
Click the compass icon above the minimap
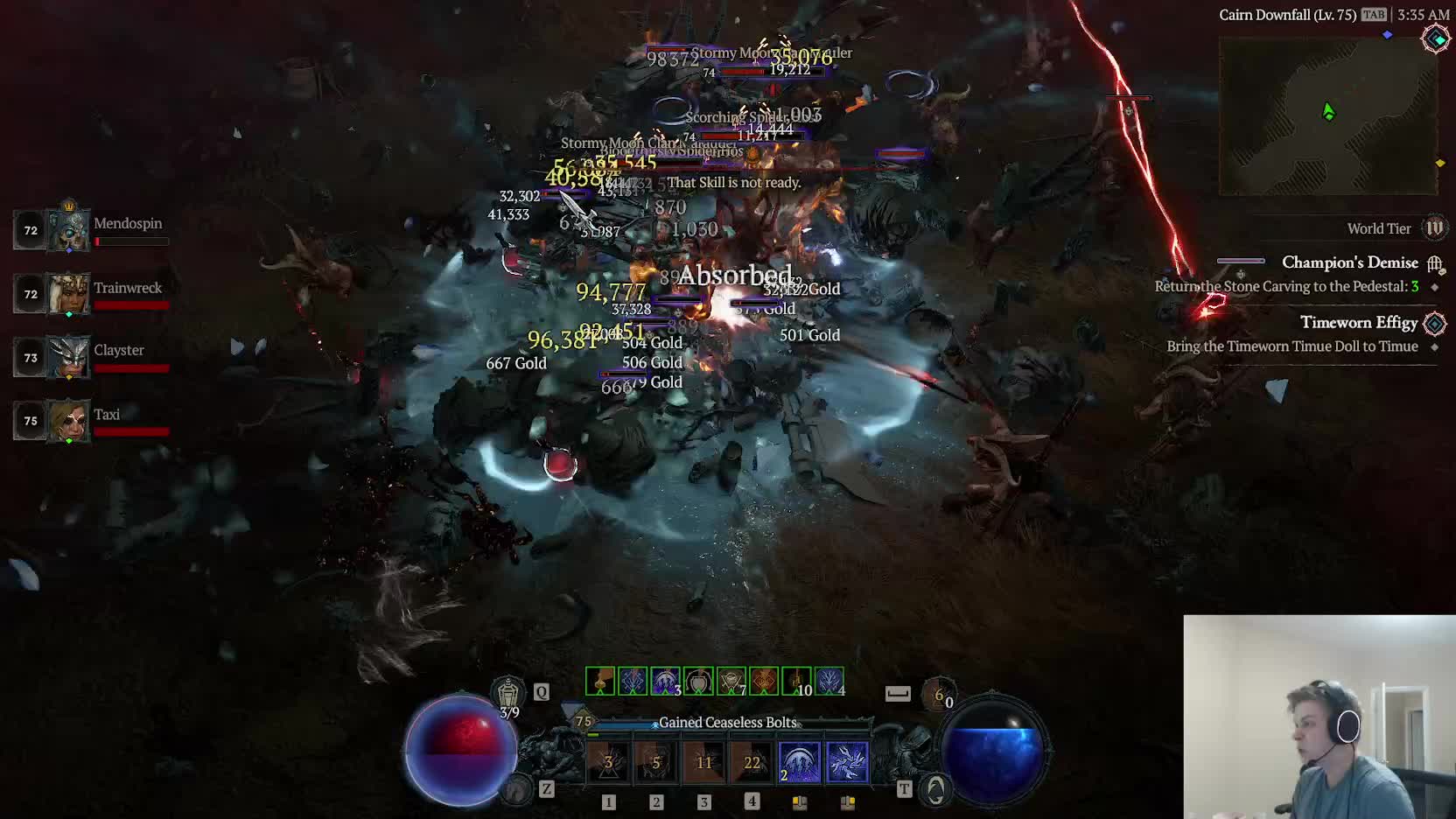(1436, 38)
